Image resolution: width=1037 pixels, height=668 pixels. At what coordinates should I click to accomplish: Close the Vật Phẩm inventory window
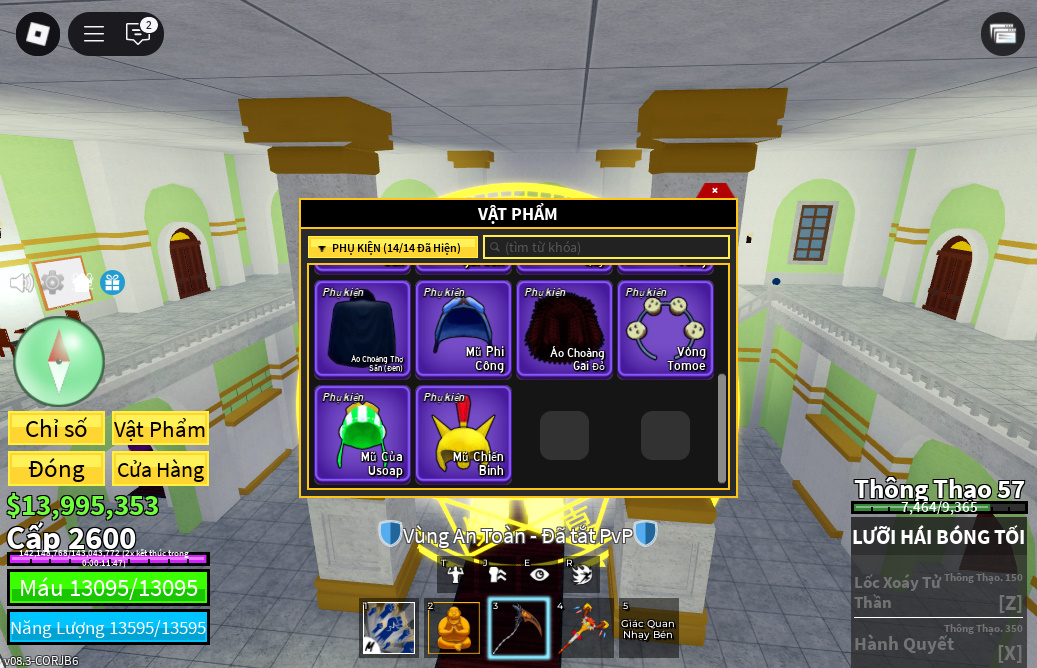[x=715, y=190]
